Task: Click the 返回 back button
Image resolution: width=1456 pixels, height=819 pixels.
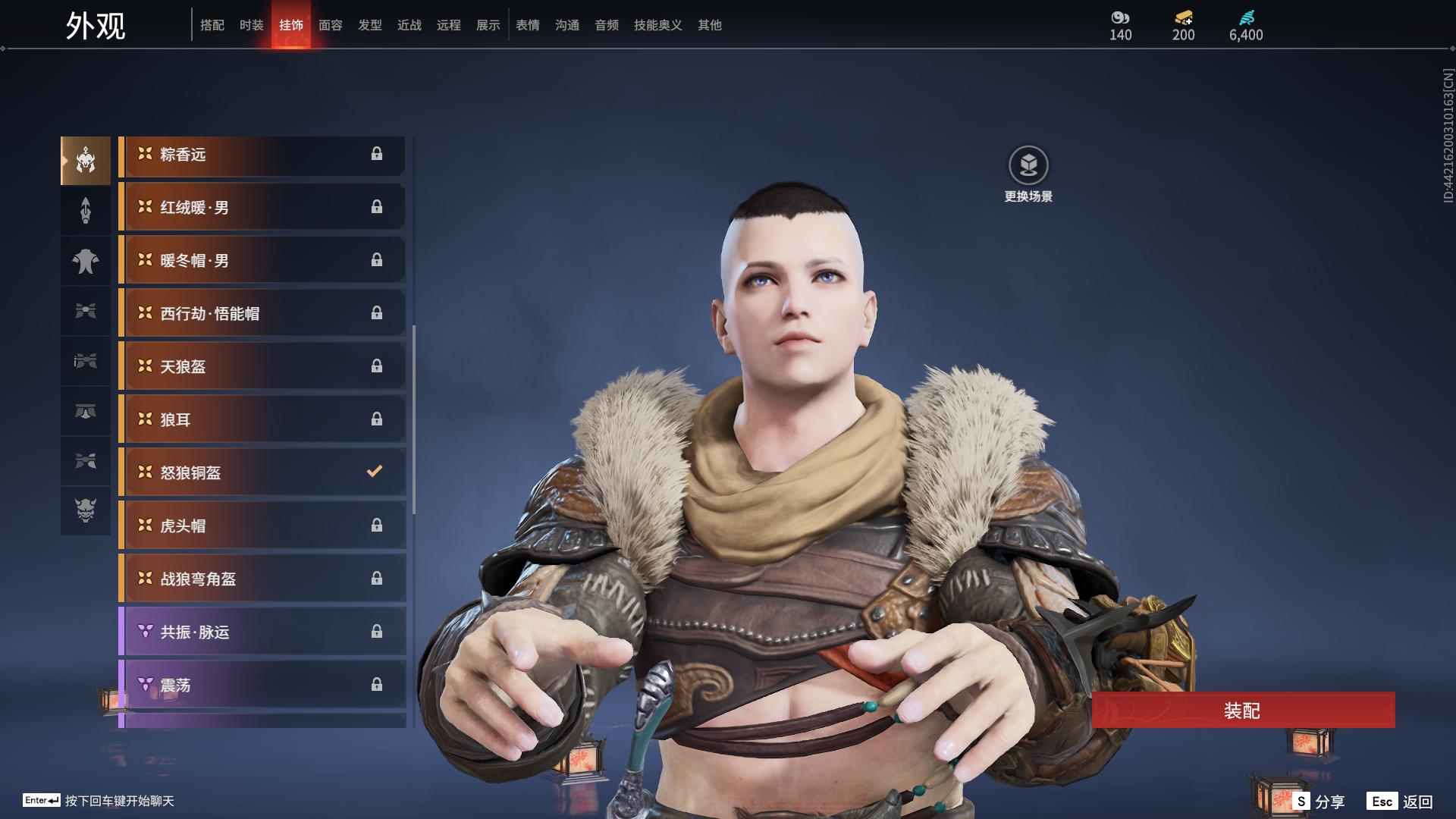Action: [x=1401, y=801]
